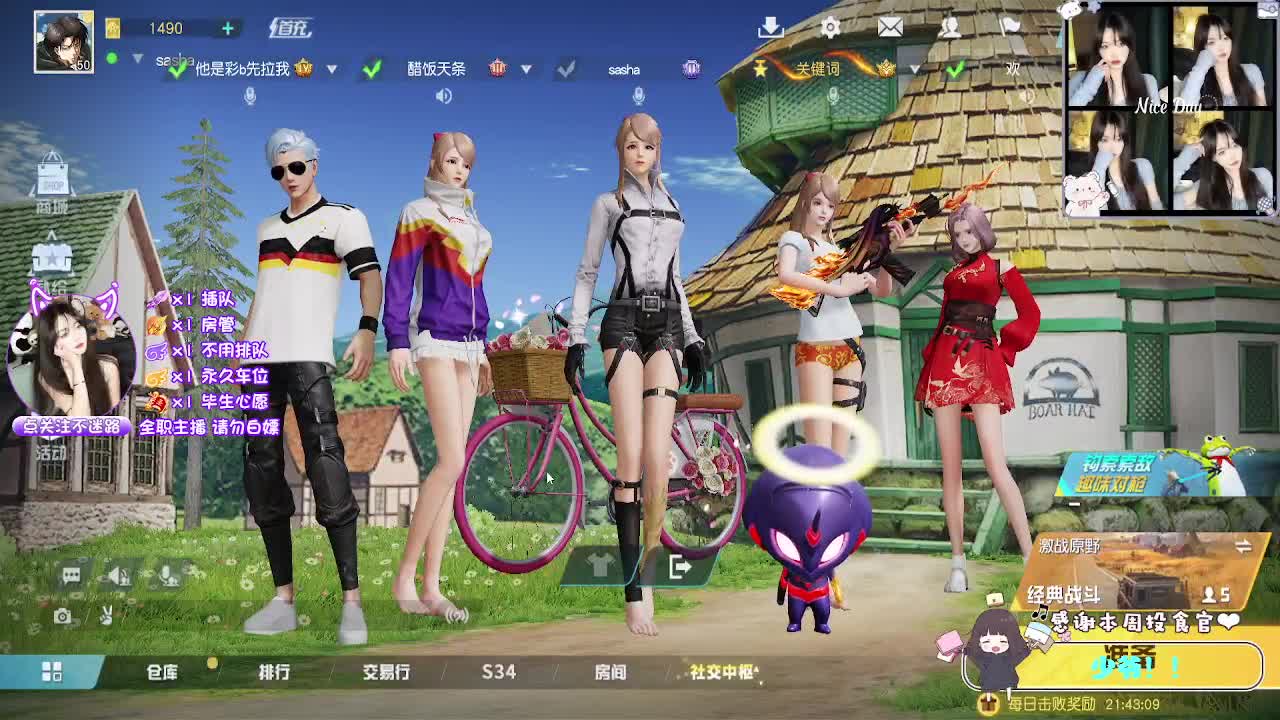The height and width of the screenshot is (720, 1280).
Task: Mute the speaker icon near 醋饭天条
Action: point(444,95)
